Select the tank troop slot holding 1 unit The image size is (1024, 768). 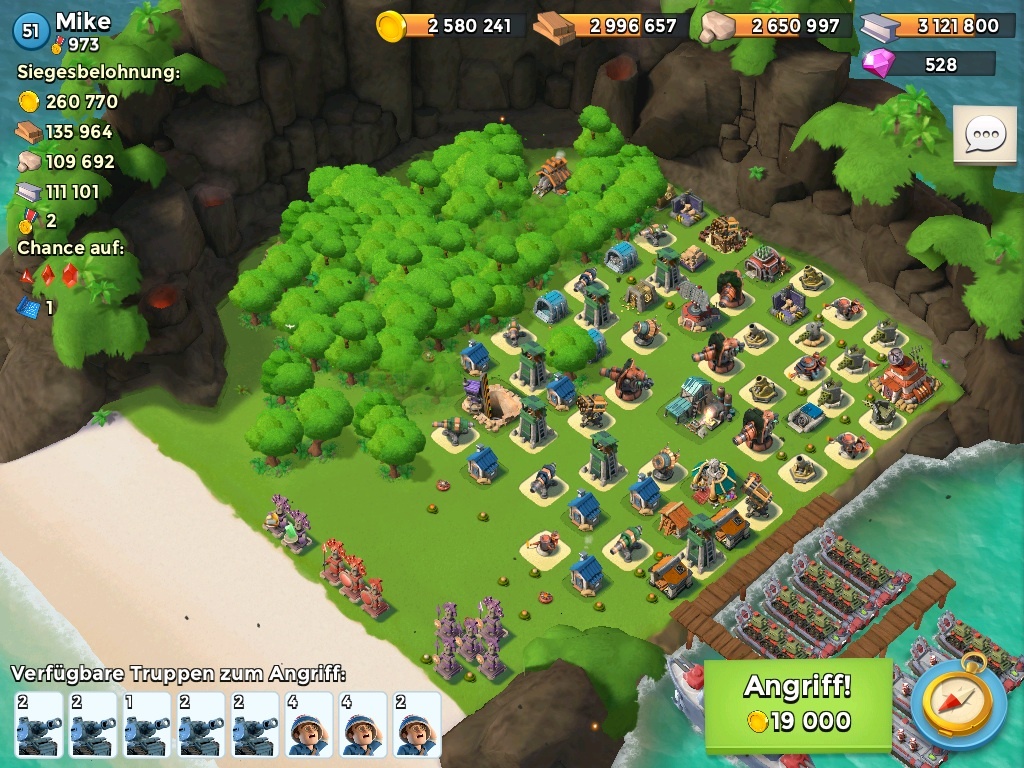point(147,724)
